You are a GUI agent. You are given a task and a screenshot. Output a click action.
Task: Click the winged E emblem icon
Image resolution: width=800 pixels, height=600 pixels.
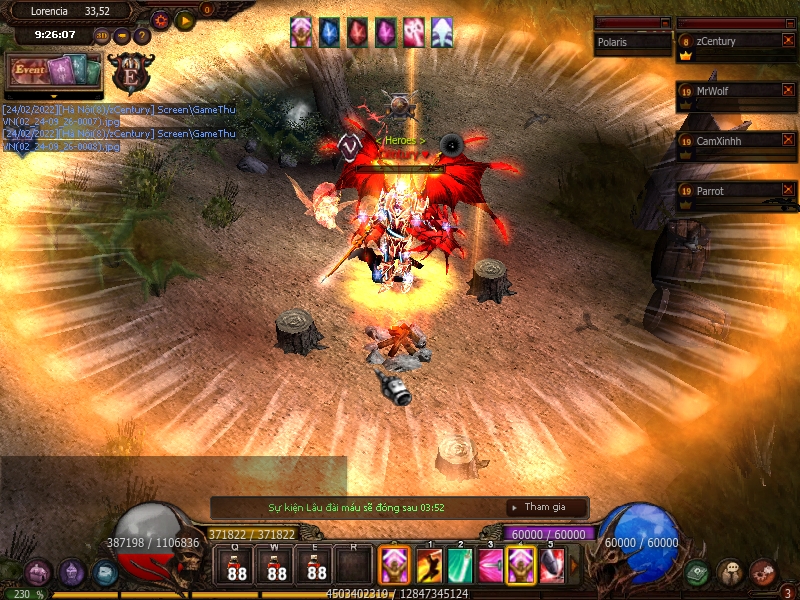(132, 72)
